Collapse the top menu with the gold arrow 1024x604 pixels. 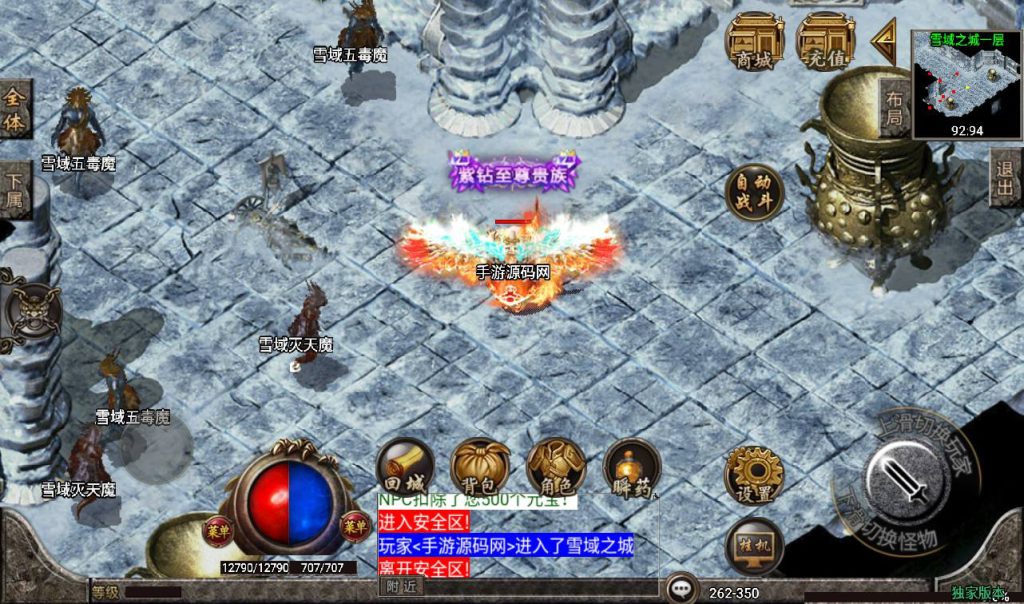884,41
